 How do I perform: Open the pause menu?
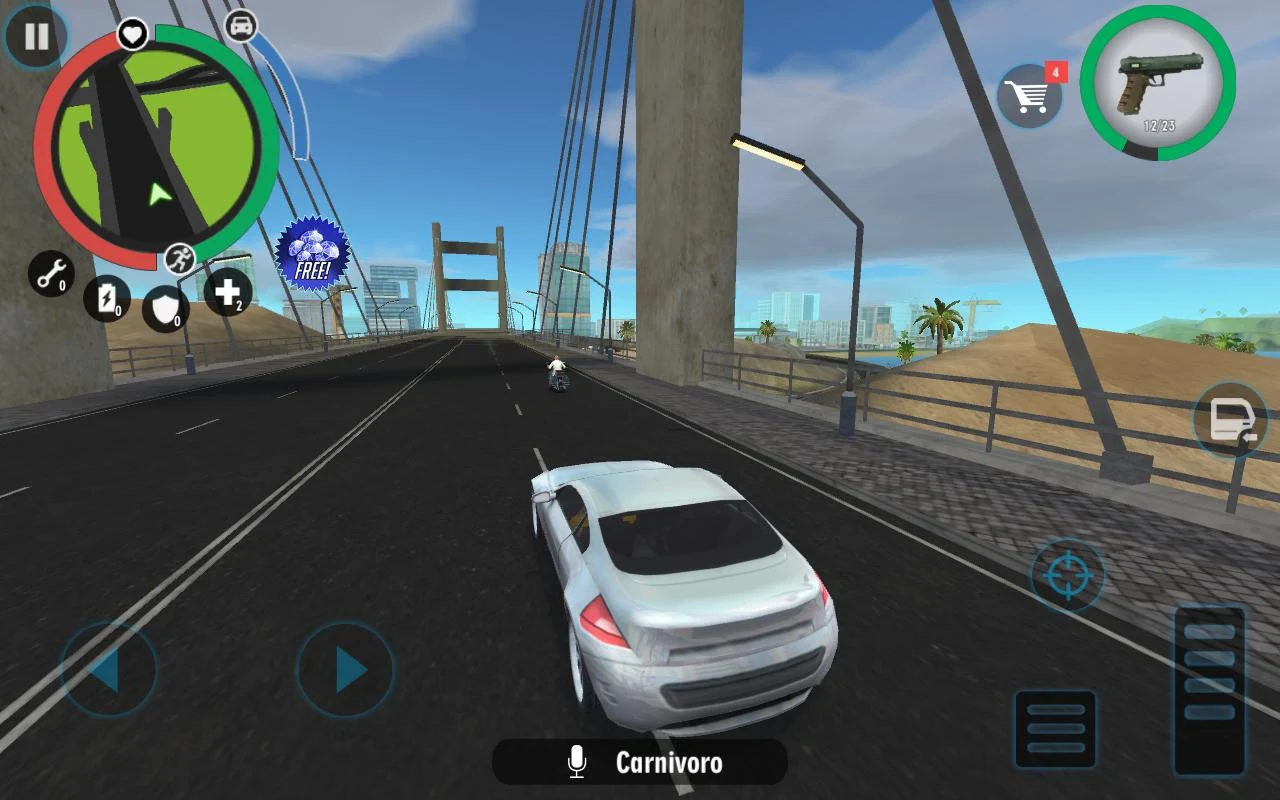click(x=36, y=37)
